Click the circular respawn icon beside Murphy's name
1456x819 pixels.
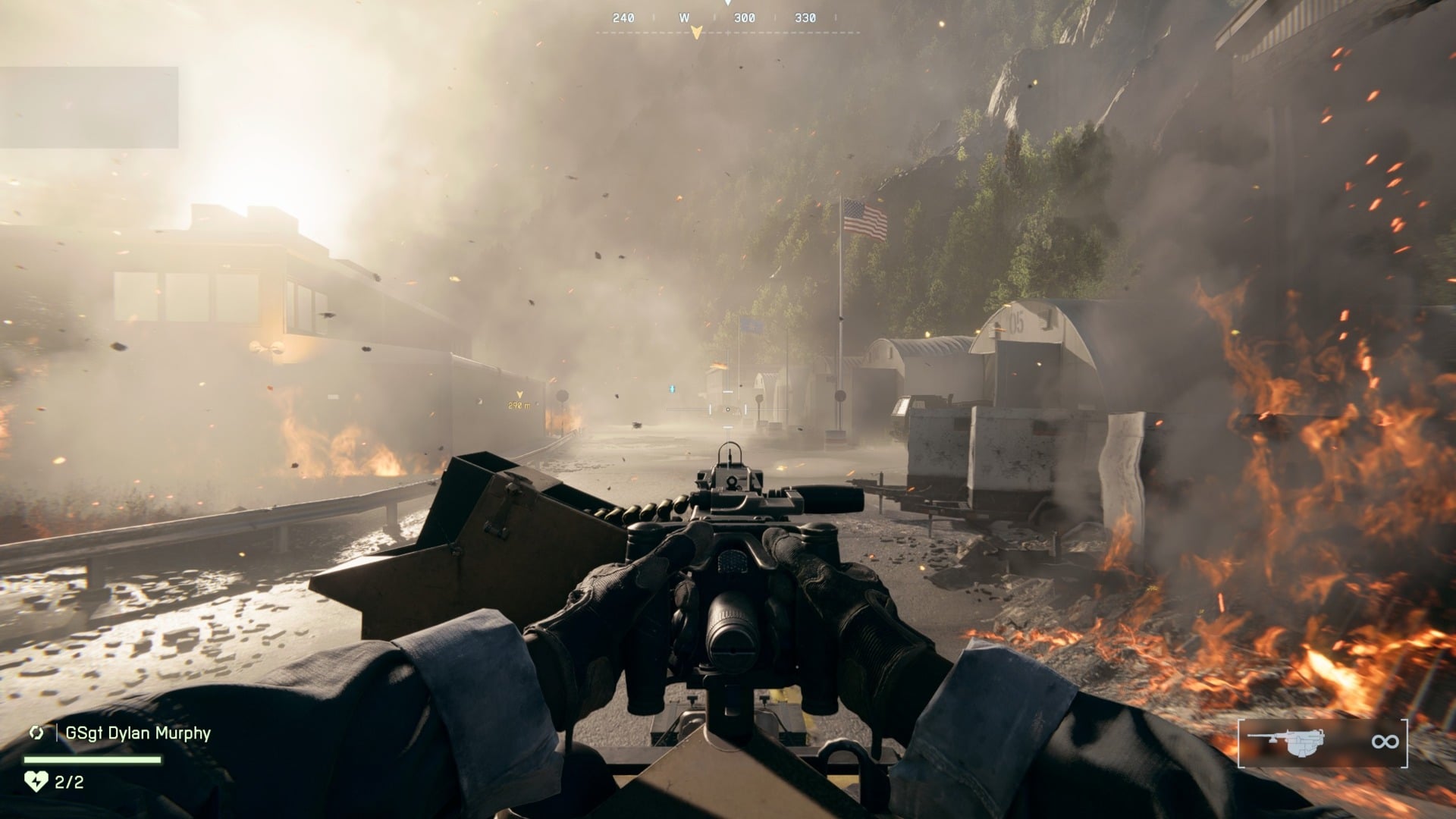(36, 732)
